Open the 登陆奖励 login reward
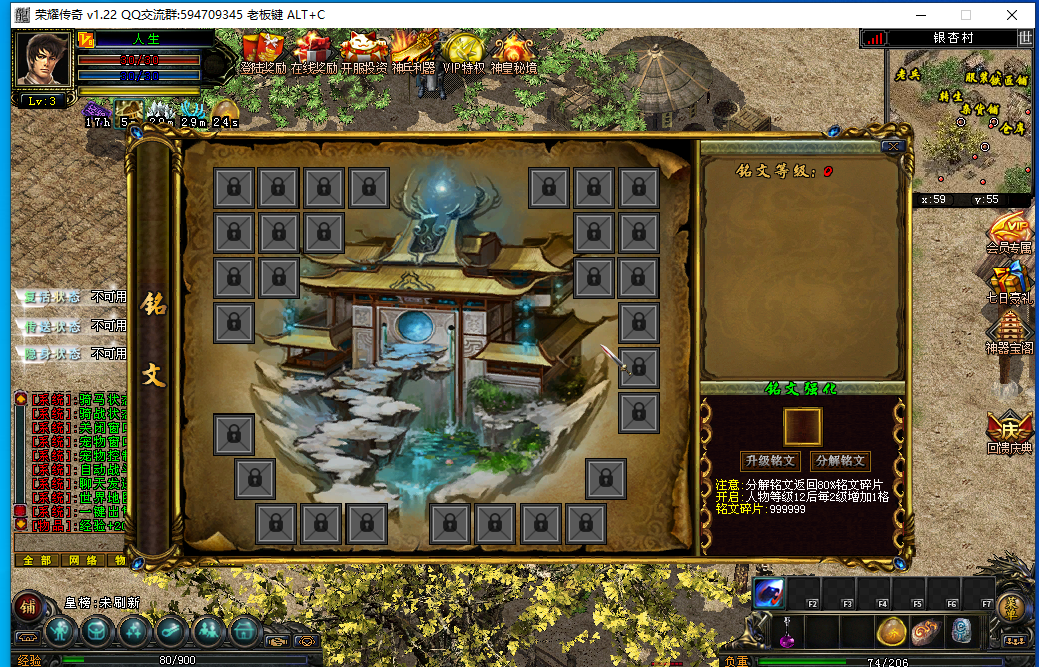 [264, 52]
